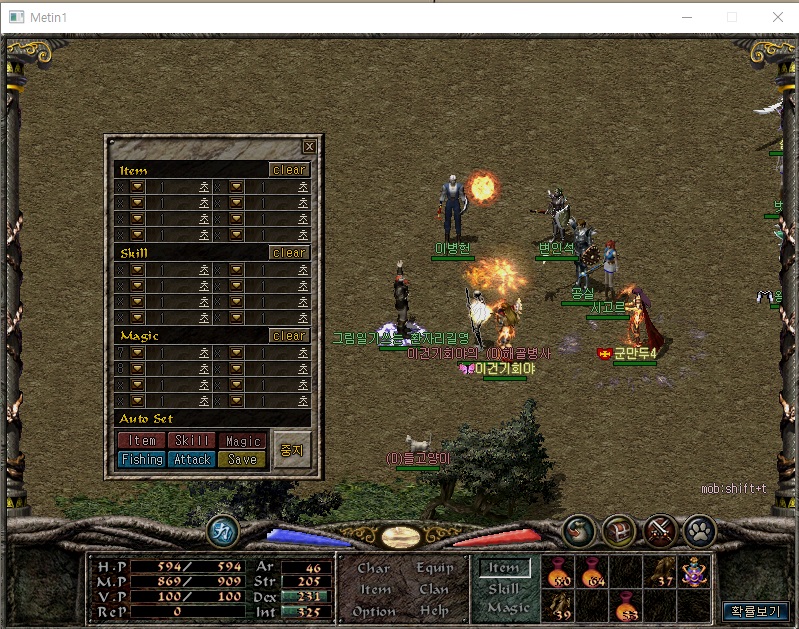This screenshot has width=799, height=629.
Task: Toggle the red Magic auto set button
Action: click(242, 441)
